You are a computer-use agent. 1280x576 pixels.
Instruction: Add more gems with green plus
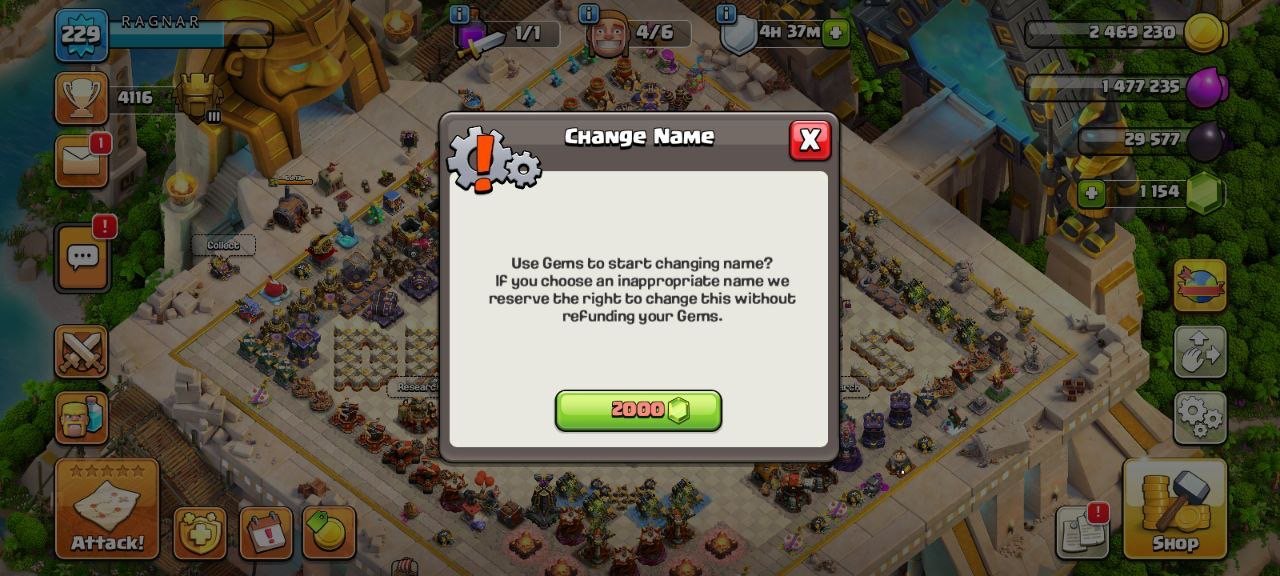[1091, 192]
